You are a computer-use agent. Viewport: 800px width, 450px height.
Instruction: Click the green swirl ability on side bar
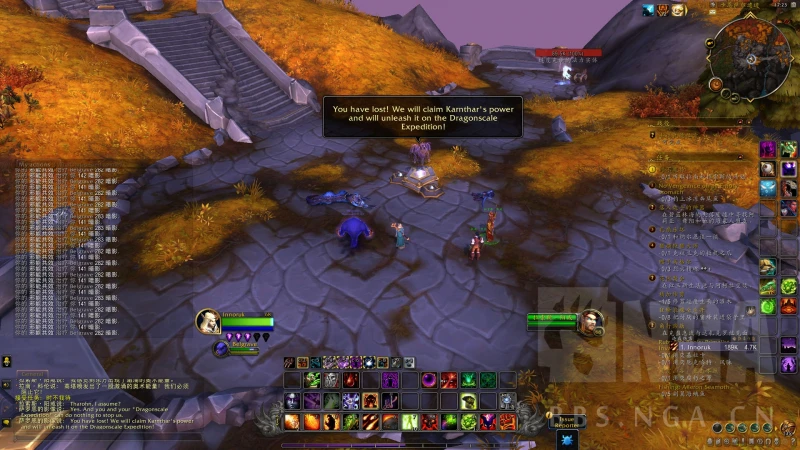pyautogui.click(x=788, y=286)
